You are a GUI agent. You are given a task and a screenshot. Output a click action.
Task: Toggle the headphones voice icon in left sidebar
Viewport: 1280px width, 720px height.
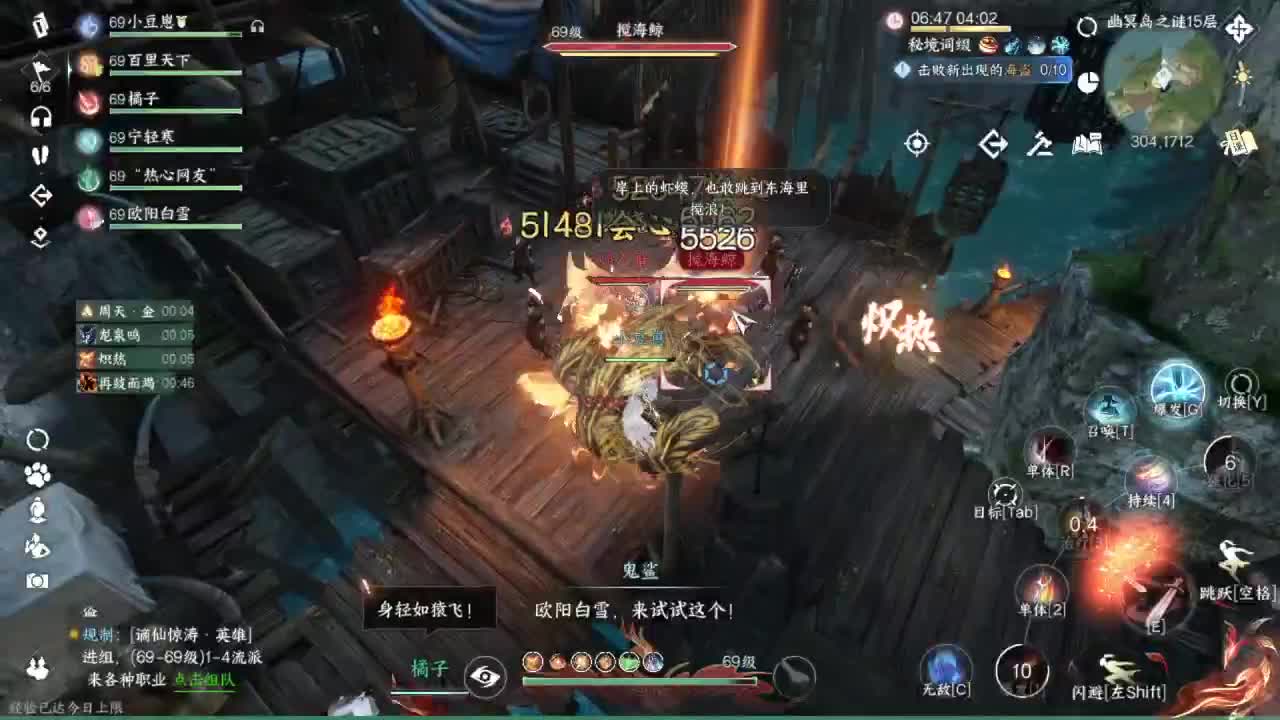click(42, 118)
